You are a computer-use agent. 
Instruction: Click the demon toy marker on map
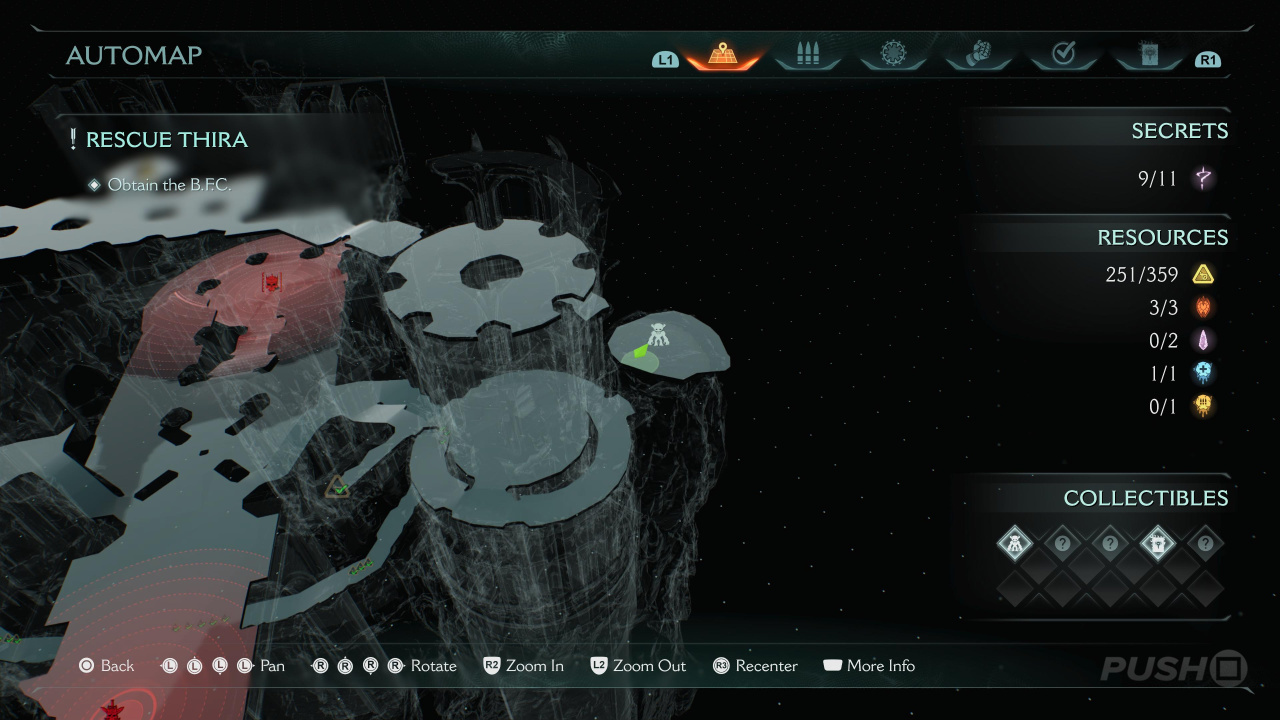pos(657,337)
